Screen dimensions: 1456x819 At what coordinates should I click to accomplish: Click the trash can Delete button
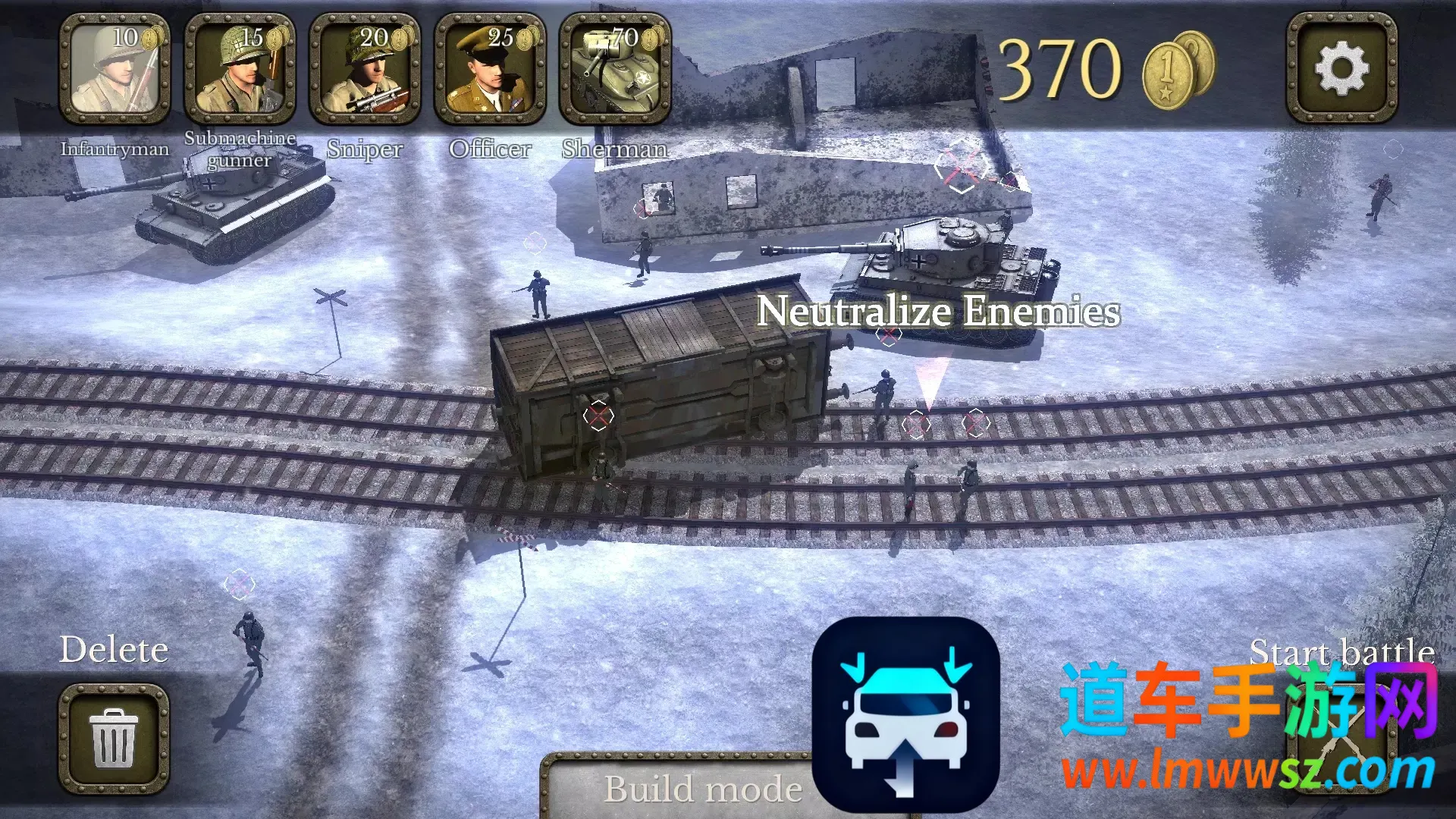114,739
